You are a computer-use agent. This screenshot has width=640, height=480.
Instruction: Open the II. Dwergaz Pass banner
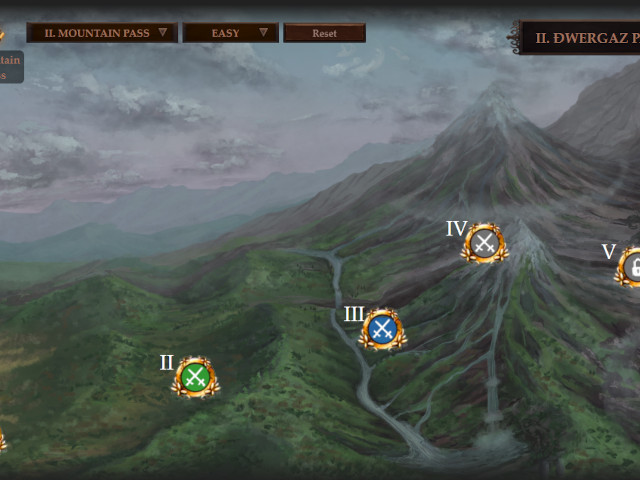582,38
